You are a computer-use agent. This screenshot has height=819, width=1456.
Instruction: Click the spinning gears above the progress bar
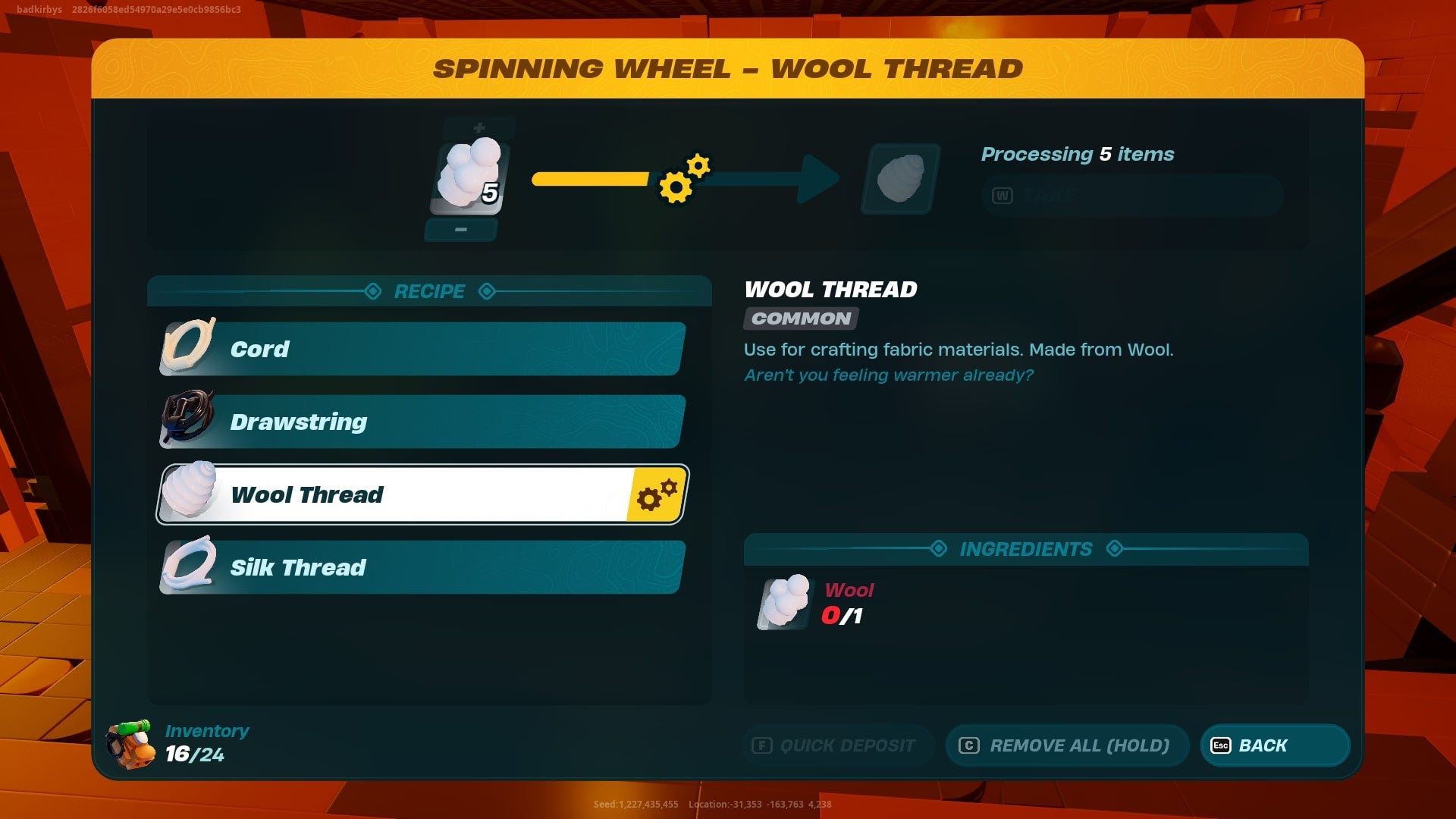(x=682, y=180)
